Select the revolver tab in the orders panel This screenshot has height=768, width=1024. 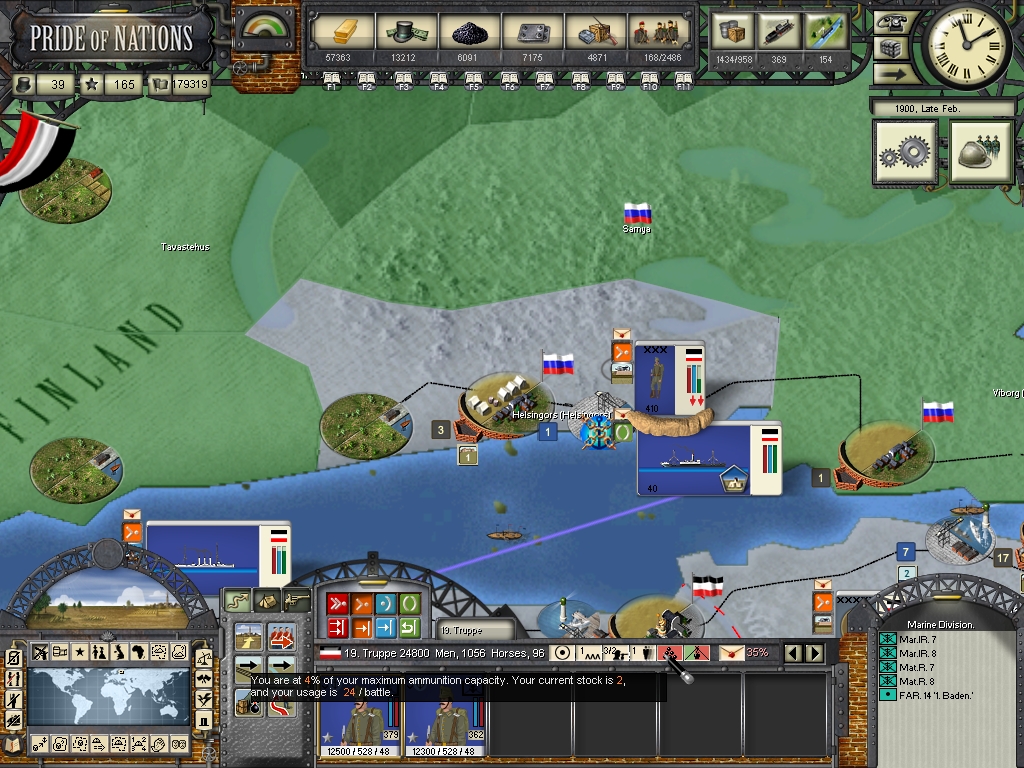(x=296, y=600)
